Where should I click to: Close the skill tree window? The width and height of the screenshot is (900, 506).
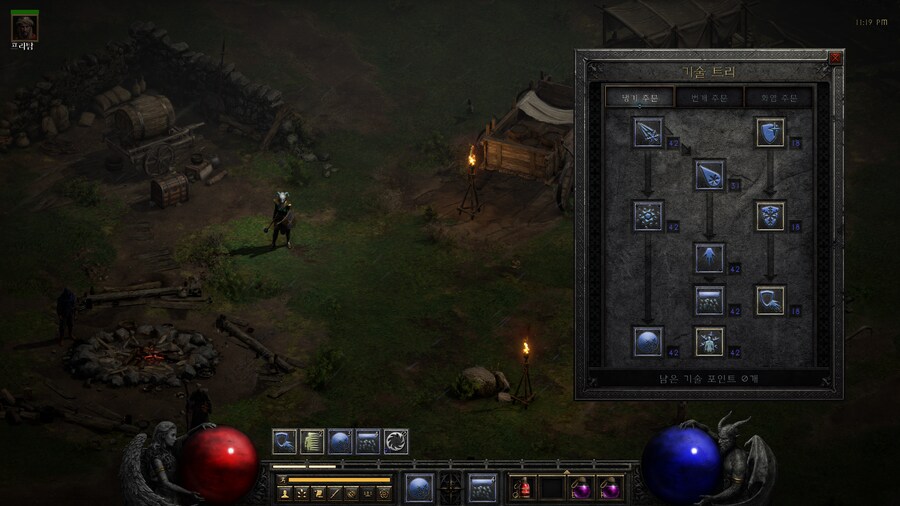(835, 58)
